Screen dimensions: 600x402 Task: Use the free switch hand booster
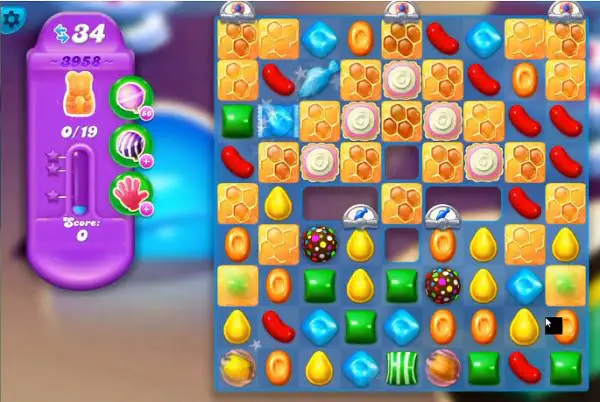click(128, 188)
